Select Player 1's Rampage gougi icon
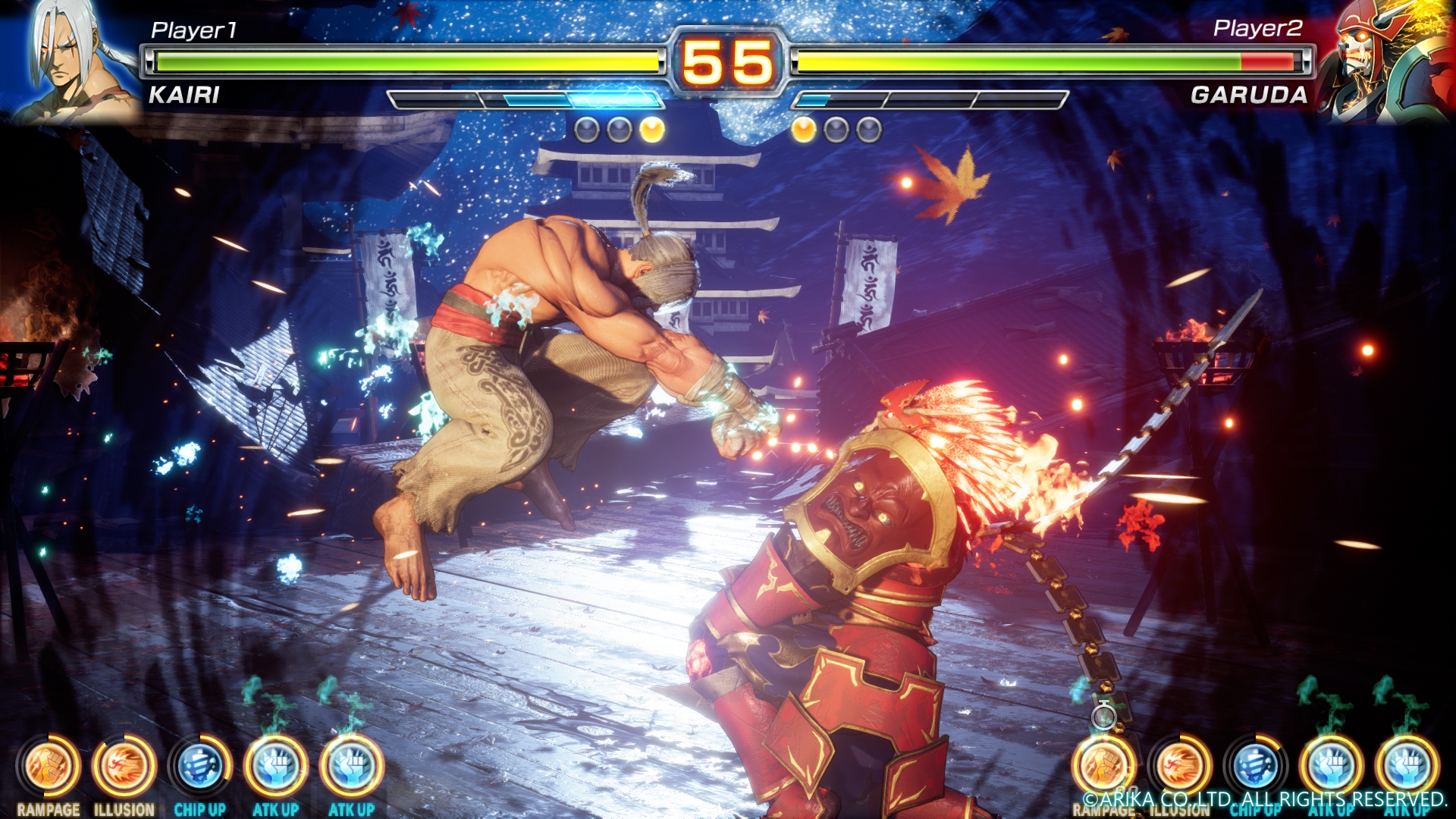 [x=49, y=766]
